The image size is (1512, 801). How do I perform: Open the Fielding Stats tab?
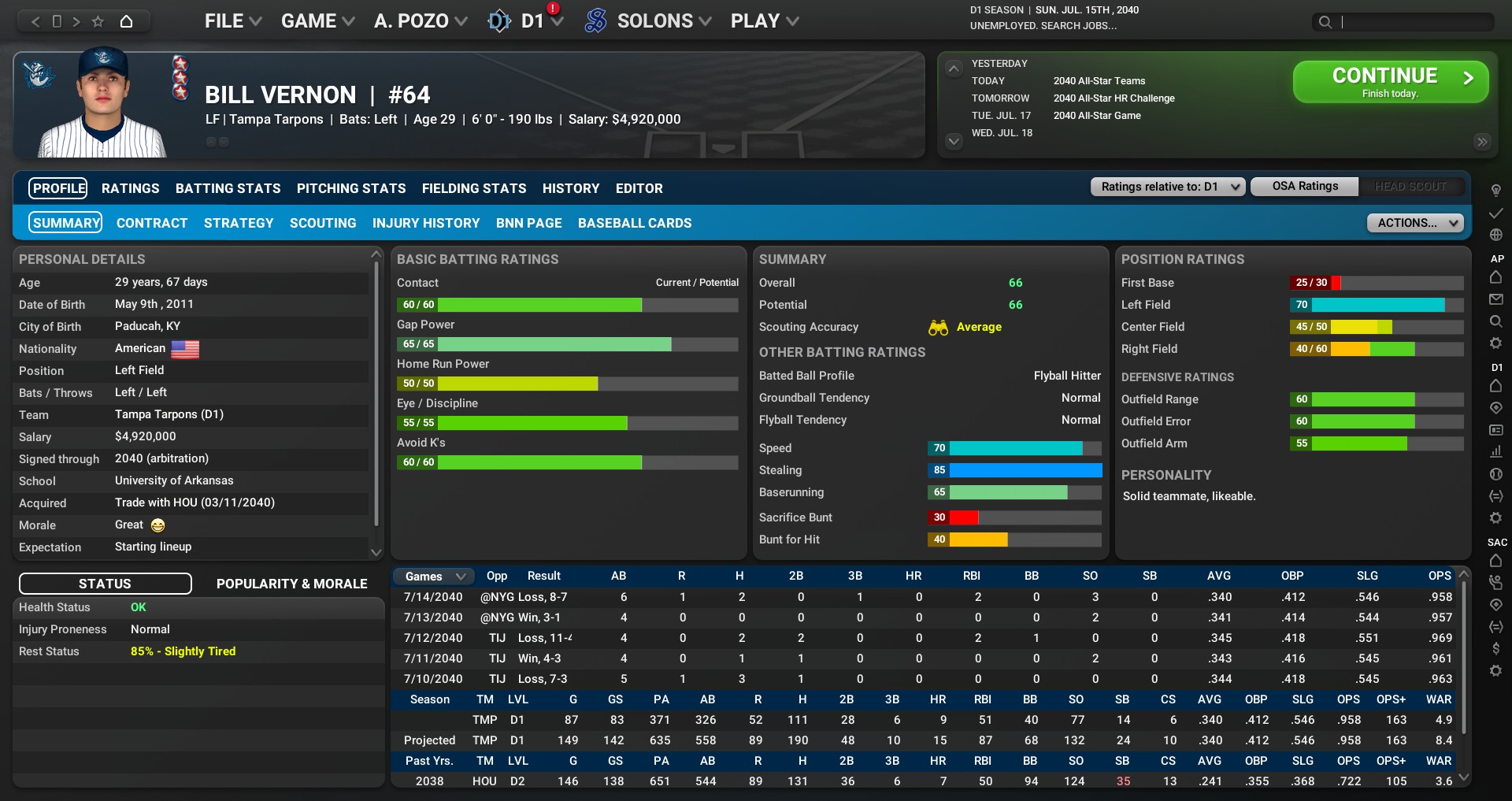pyautogui.click(x=473, y=188)
